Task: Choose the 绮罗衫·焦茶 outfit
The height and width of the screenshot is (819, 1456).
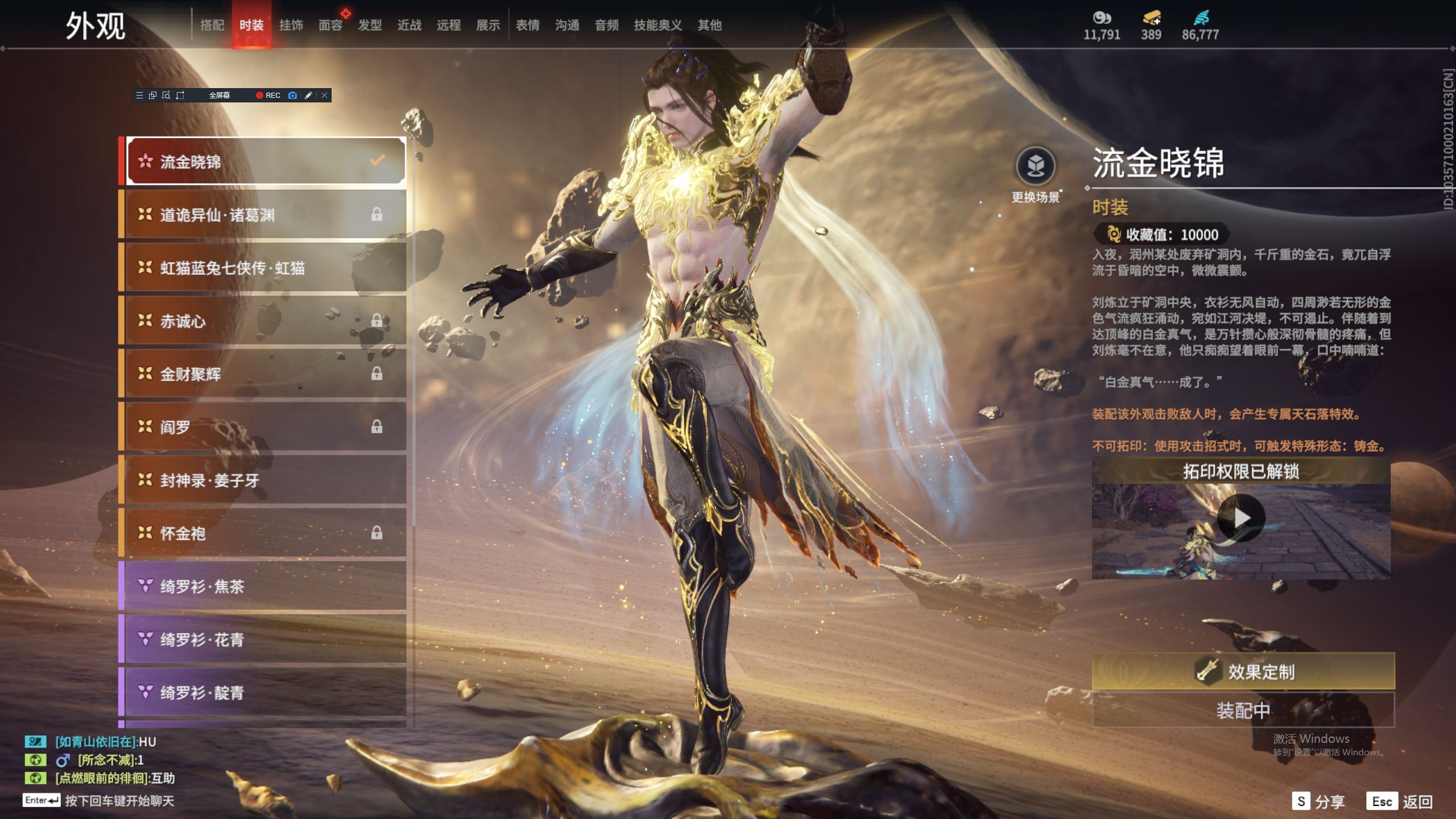Action: [x=265, y=586]
